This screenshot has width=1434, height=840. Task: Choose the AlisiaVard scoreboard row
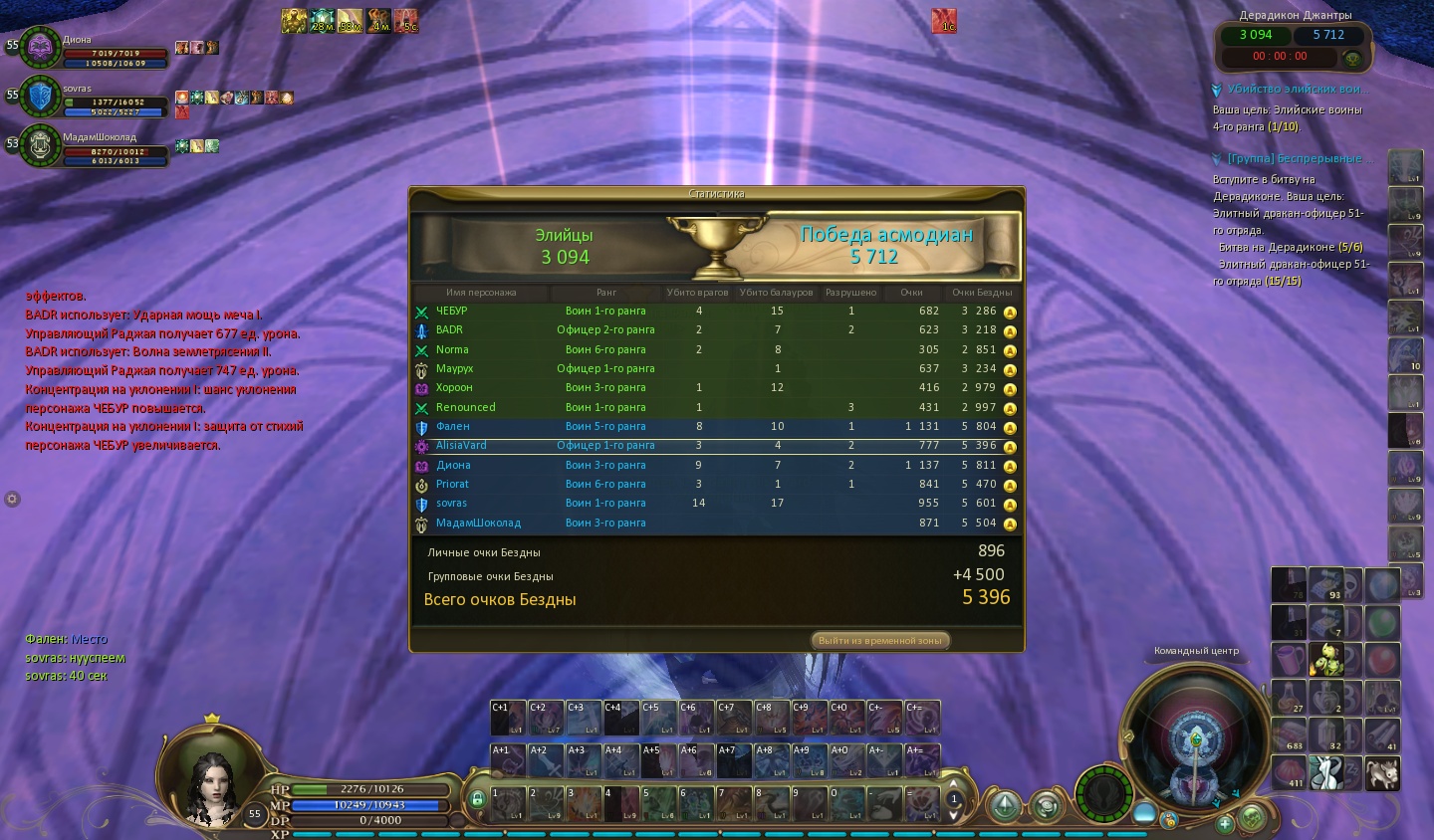pos(717,446)
